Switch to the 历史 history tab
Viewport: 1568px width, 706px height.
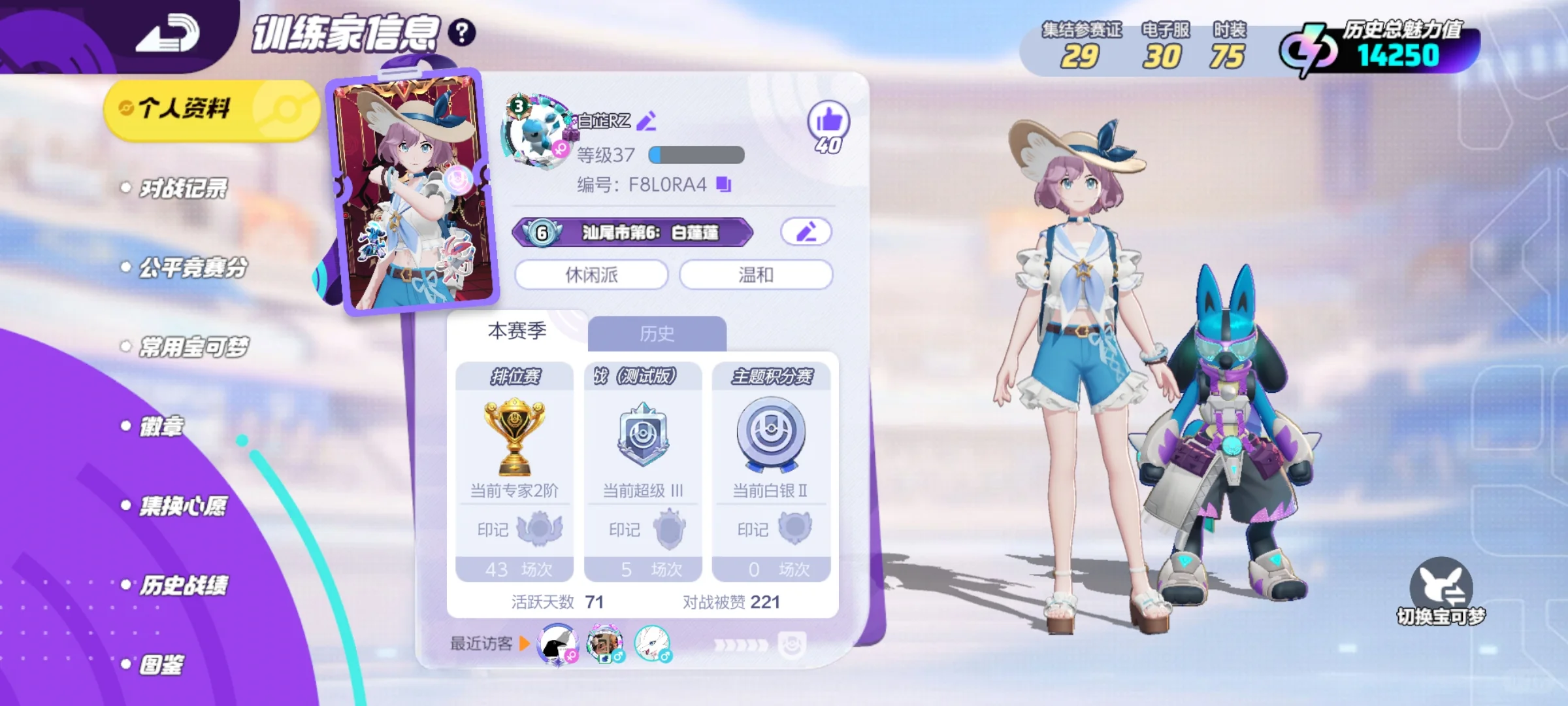click(657, 334)
